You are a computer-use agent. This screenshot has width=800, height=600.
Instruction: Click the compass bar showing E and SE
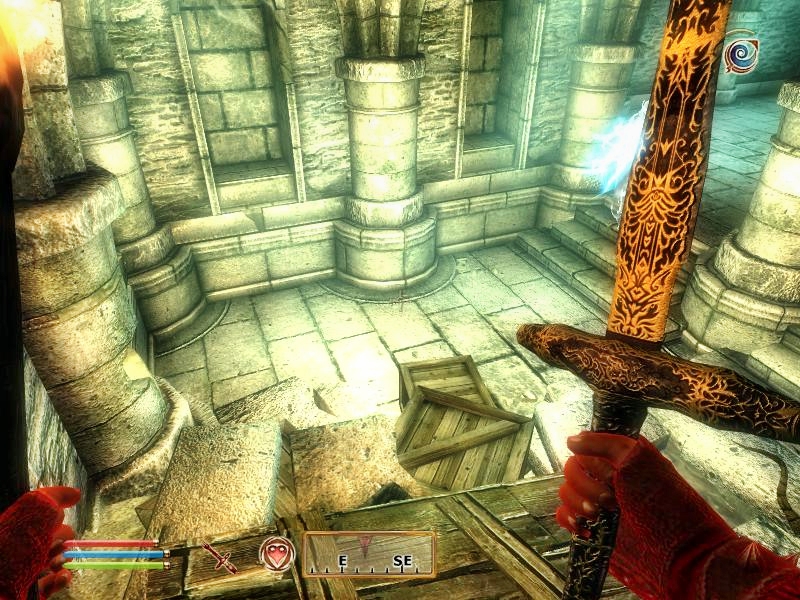369,554
